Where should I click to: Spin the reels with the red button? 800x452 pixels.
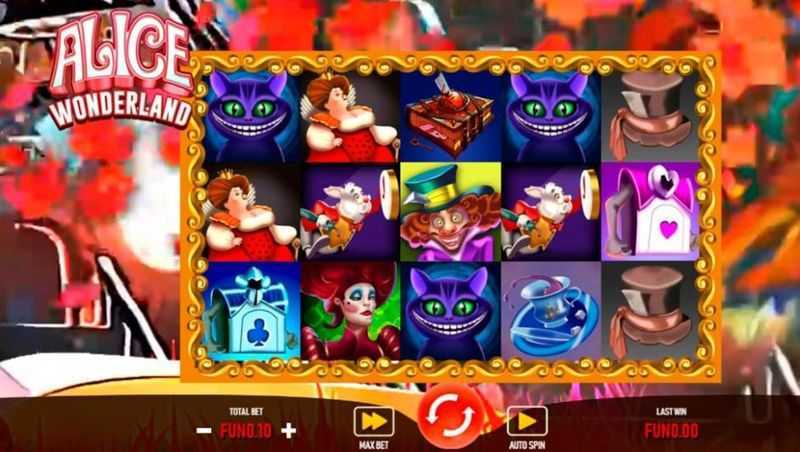pos(449,418)
